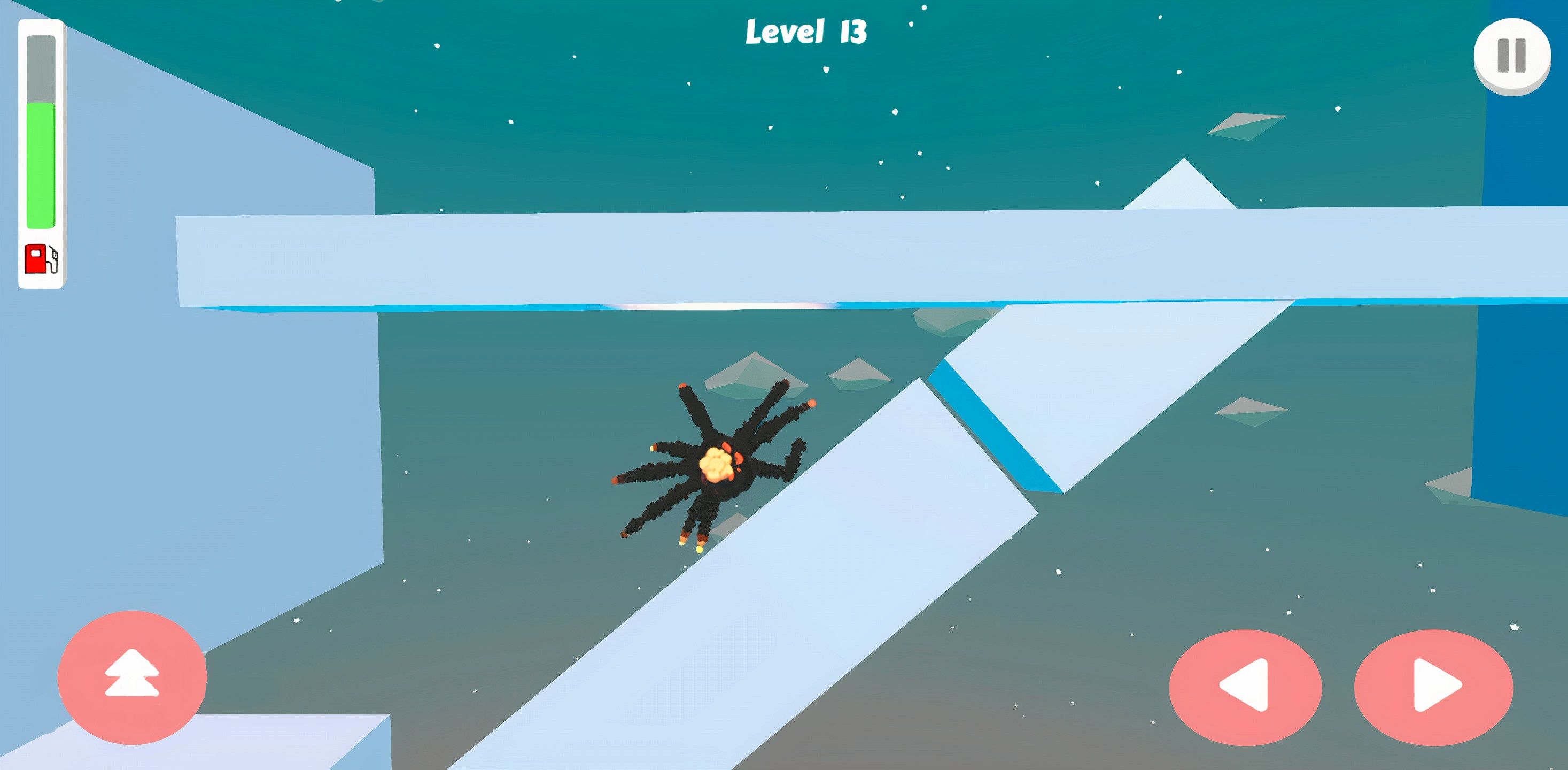Tap the double up-arrow jump button
The height and width of the screenshot is (770, 1568).
(132, 676)
